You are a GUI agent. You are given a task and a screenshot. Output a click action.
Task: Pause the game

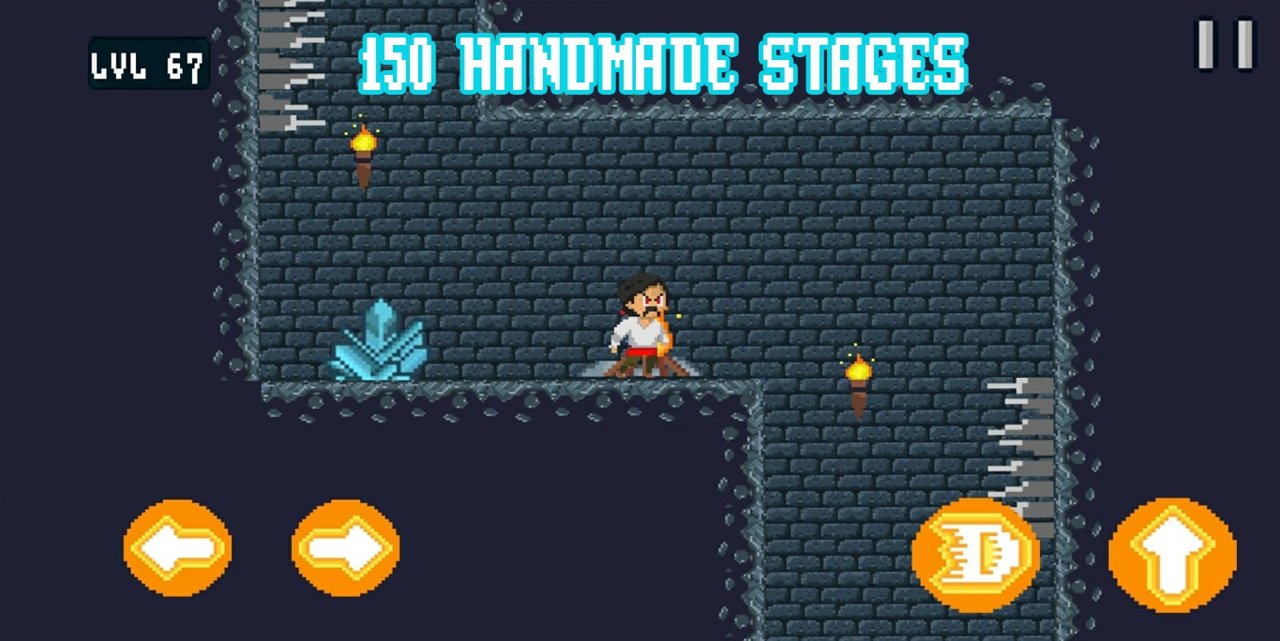1225,45
